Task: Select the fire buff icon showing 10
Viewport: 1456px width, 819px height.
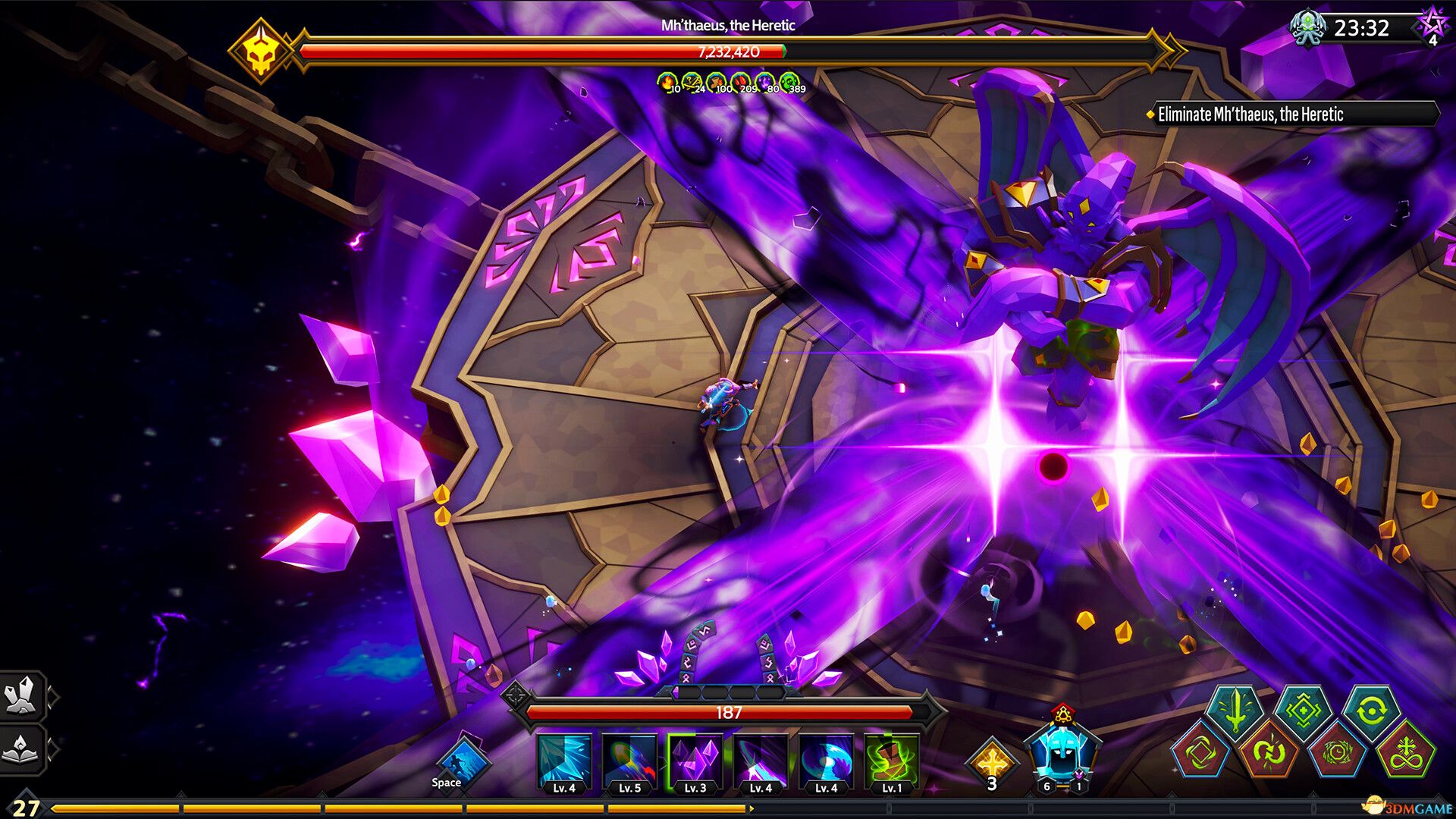Action: [667, 81]
